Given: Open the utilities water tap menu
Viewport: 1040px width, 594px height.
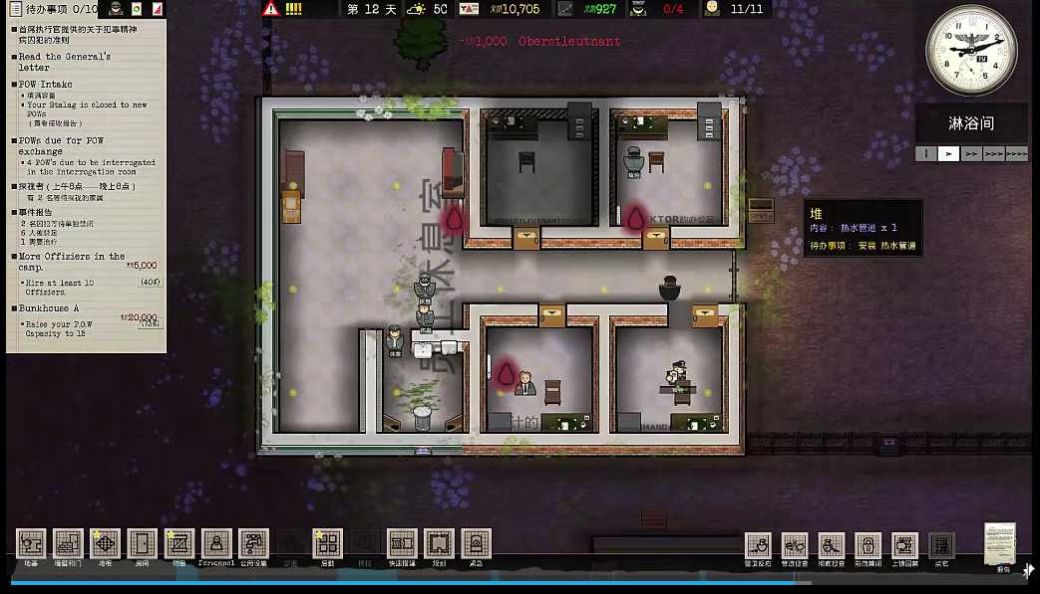Looking at the screenshot, I should 253,544.
